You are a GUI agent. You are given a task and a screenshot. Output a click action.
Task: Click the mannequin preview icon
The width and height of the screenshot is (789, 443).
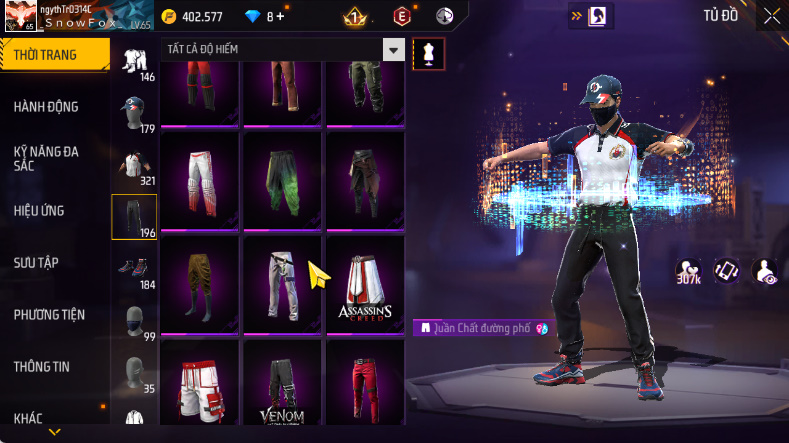(x=429, y=54)
